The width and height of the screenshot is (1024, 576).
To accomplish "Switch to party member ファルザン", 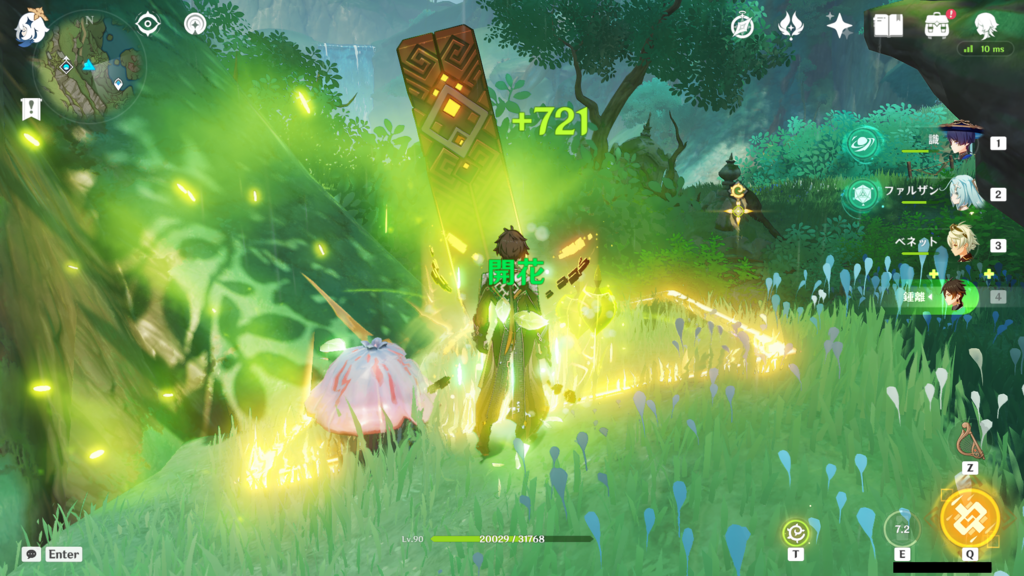I will click(961, 194).
